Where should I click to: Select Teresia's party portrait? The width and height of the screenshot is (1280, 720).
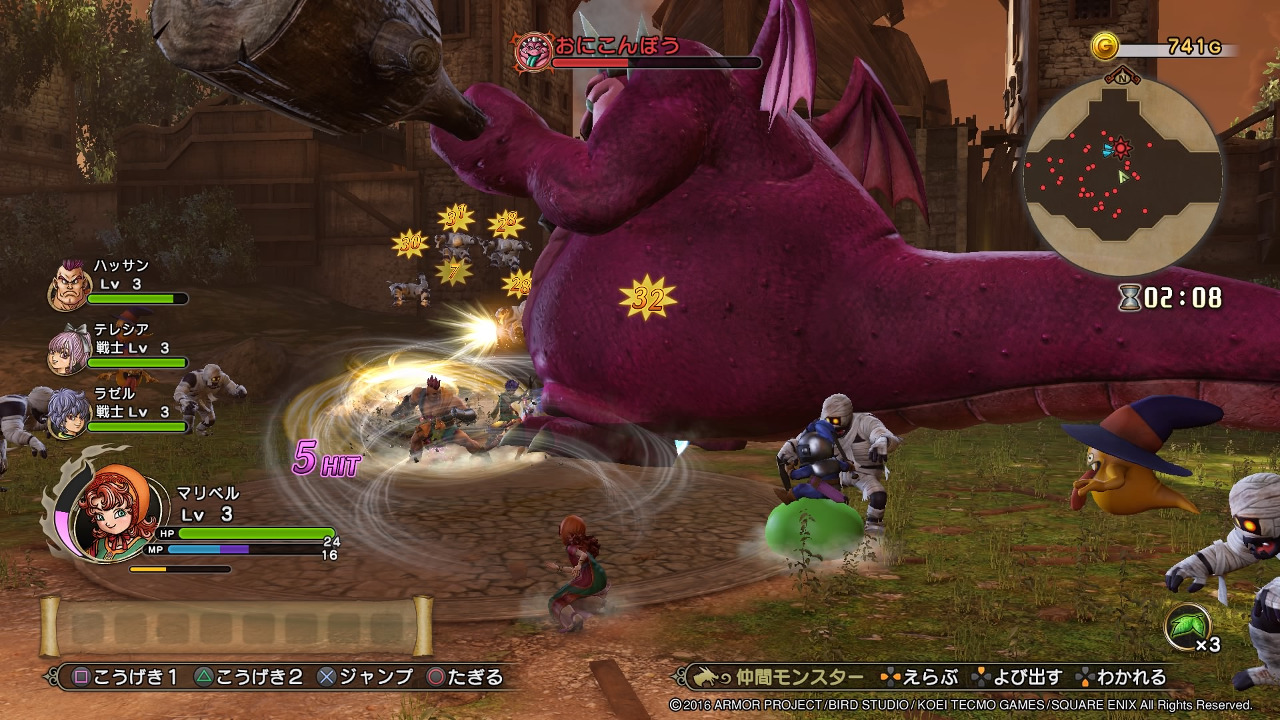point(68,350)
